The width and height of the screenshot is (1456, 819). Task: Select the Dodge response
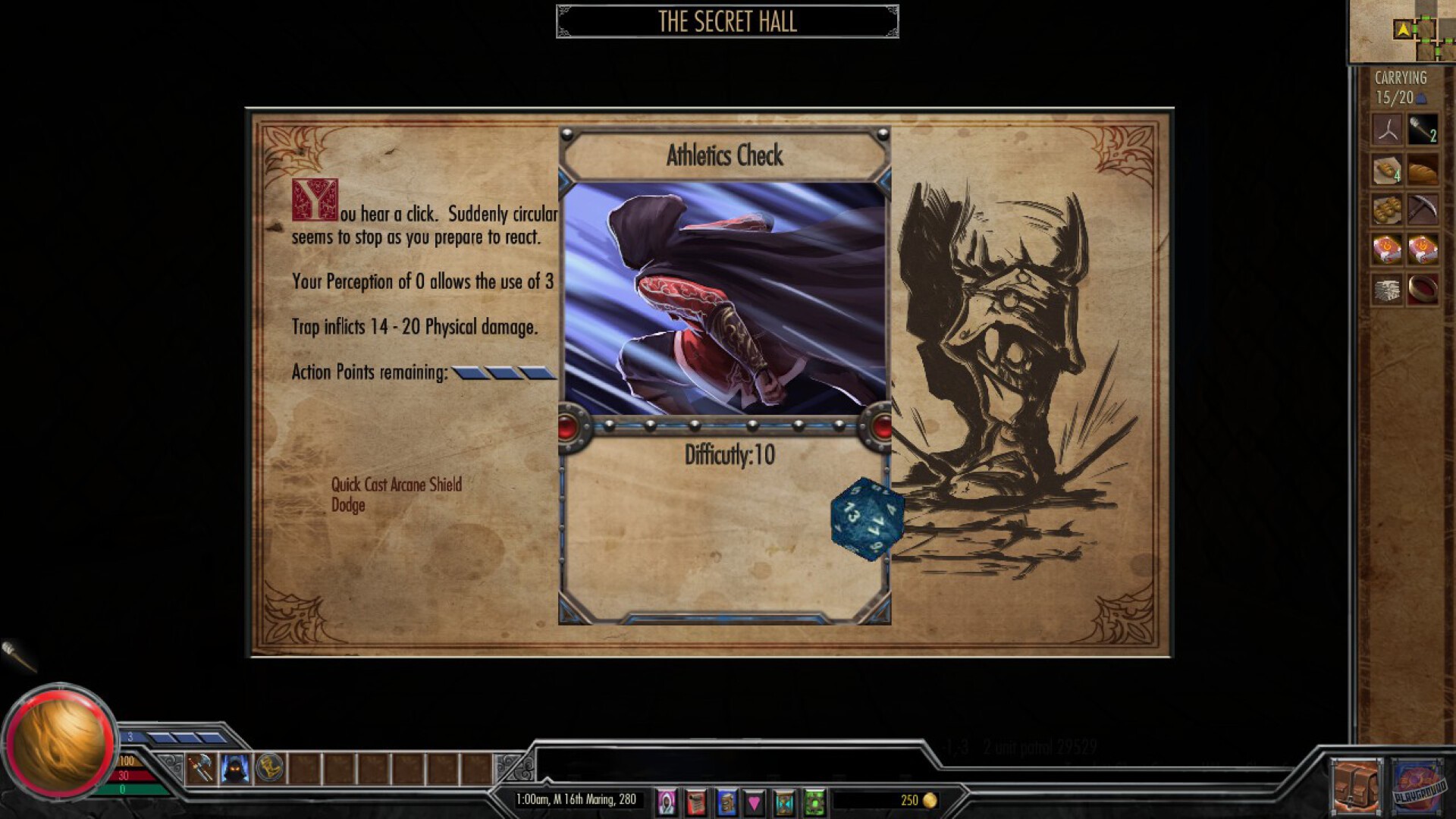[349, 505]
